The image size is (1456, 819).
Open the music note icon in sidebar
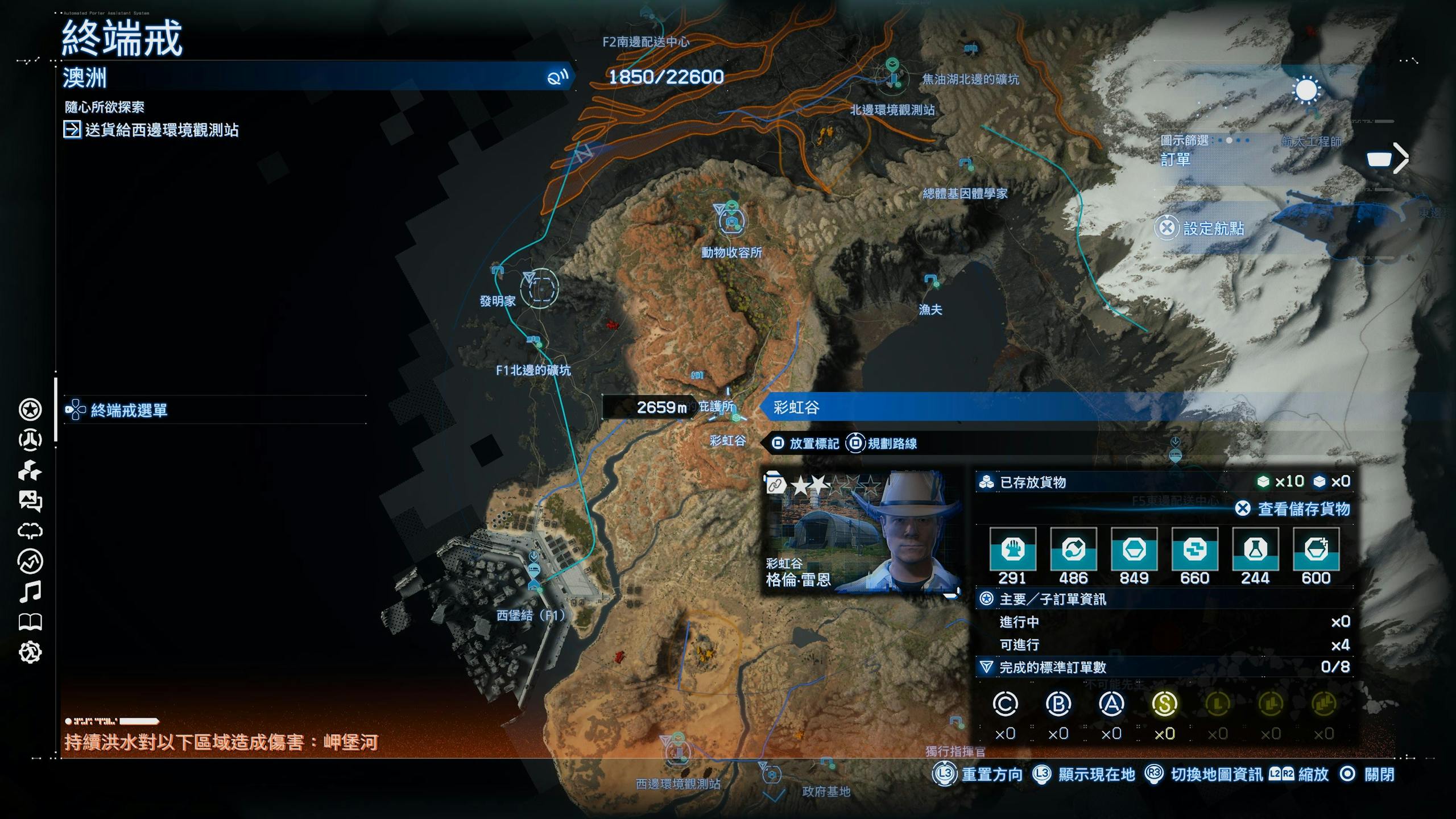(x=30, y=591)
